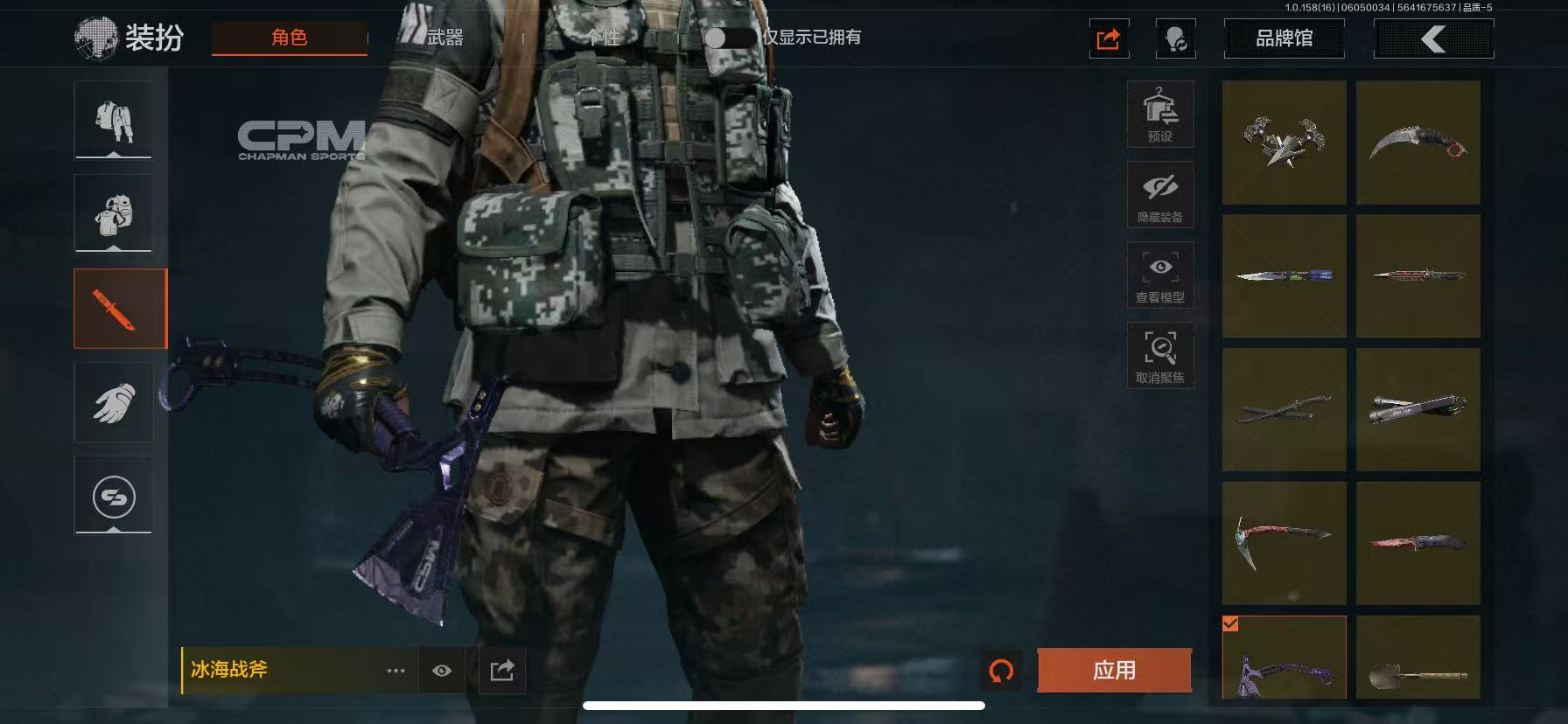Select the folding shovel skin
The height and width of the screenshot is (724, 1568).
tap(1417, 658)
